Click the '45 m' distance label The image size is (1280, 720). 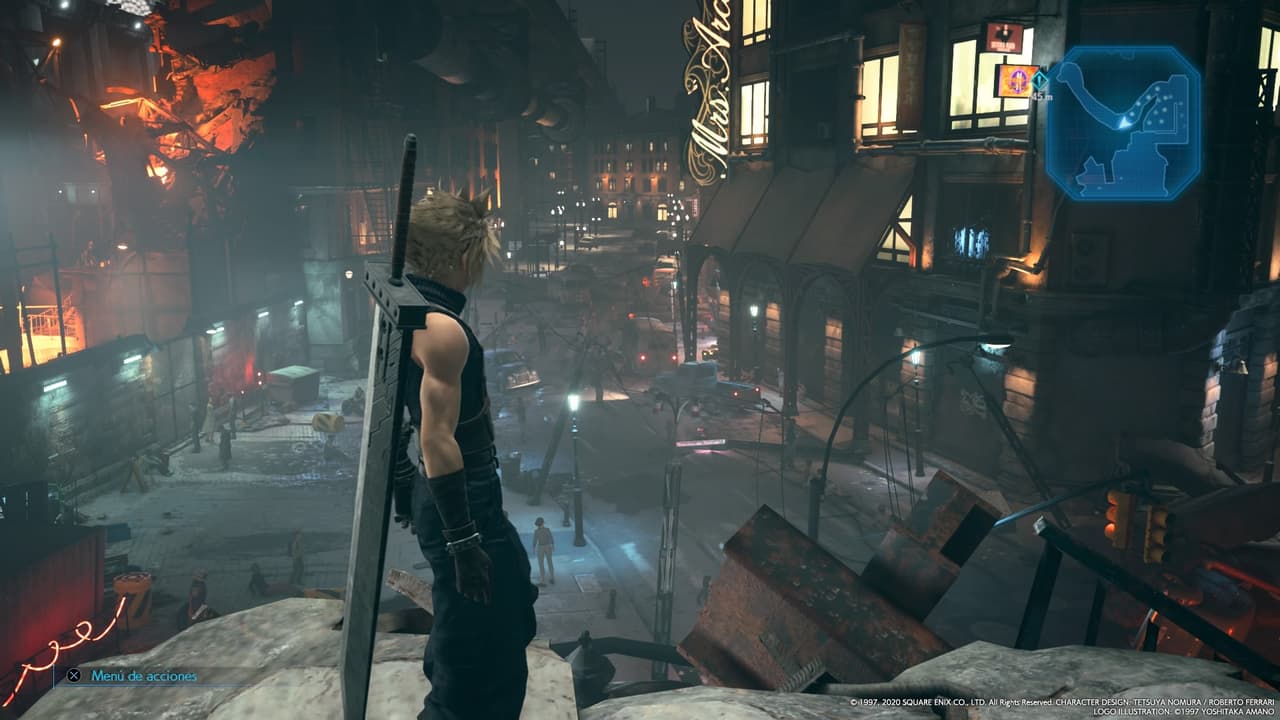(x=1040, y=96)
